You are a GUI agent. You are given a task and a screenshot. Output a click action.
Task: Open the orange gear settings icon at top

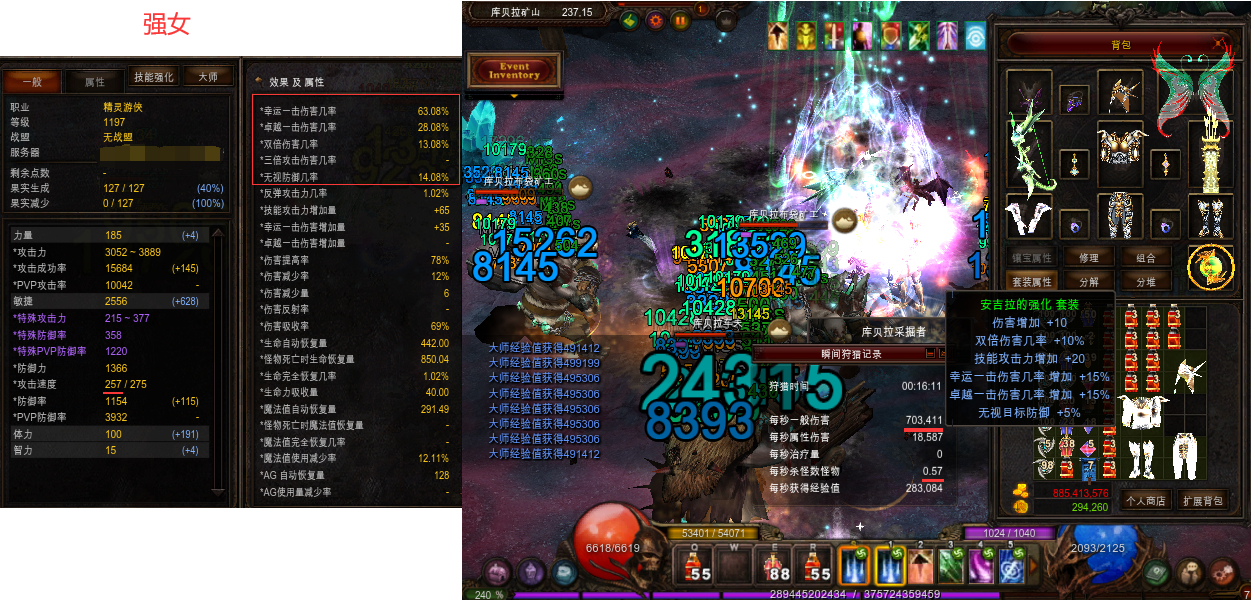(656, 19)
